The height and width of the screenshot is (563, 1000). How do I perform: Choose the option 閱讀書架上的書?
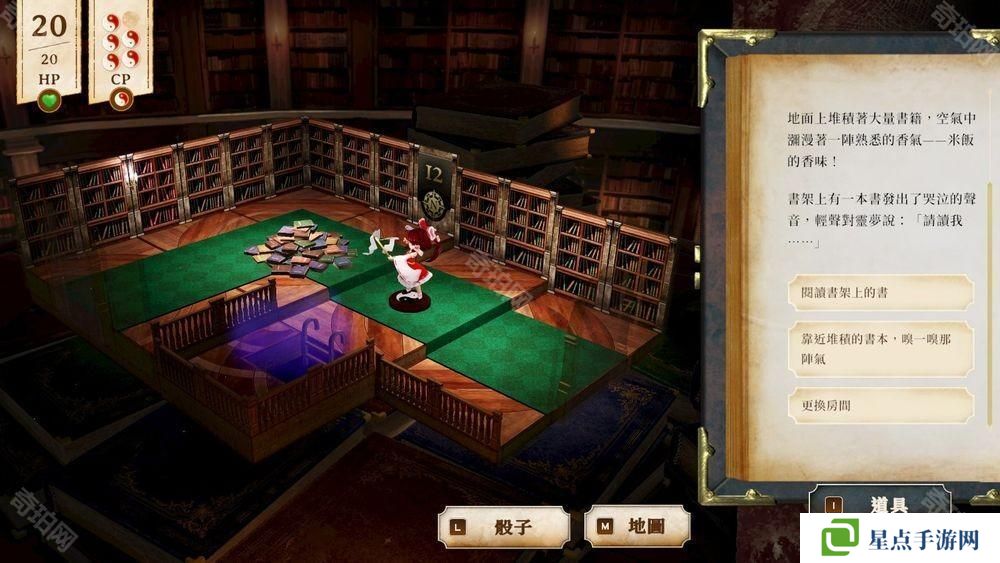(x=880, y=292)
